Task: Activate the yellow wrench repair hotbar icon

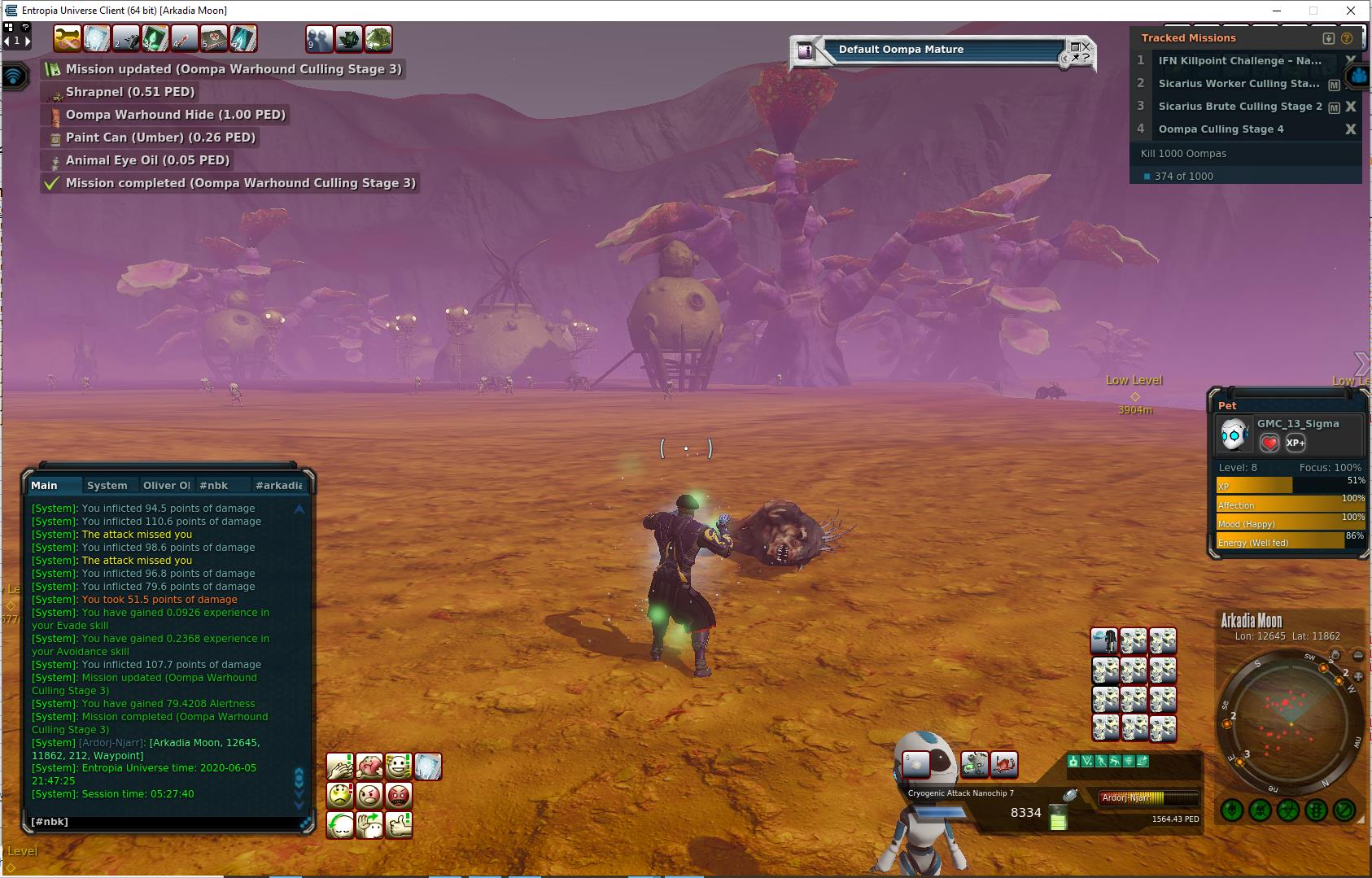Action: pyautogui.click(x=67, y=38)
